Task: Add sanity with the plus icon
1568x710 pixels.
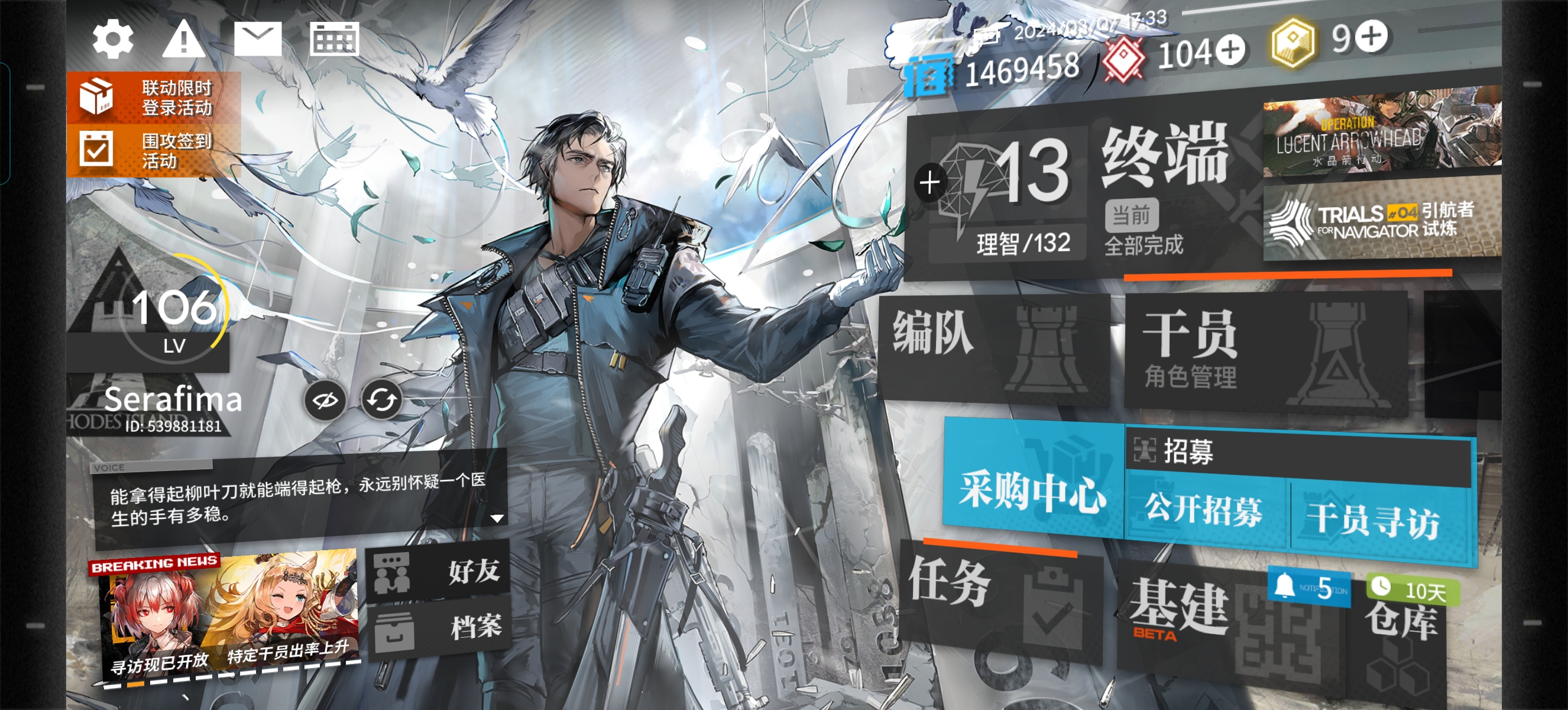Action: tap(928, 182)
